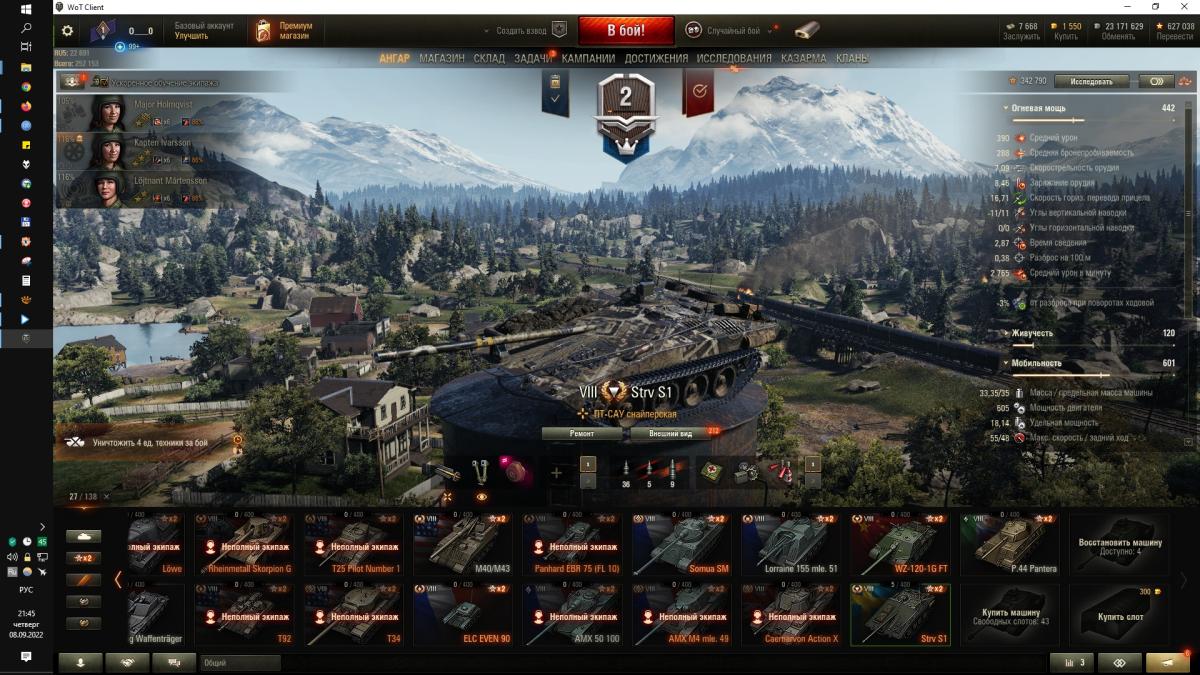
Task: Open Восстановить машину tile
Action: click(x=1120, y=545)
